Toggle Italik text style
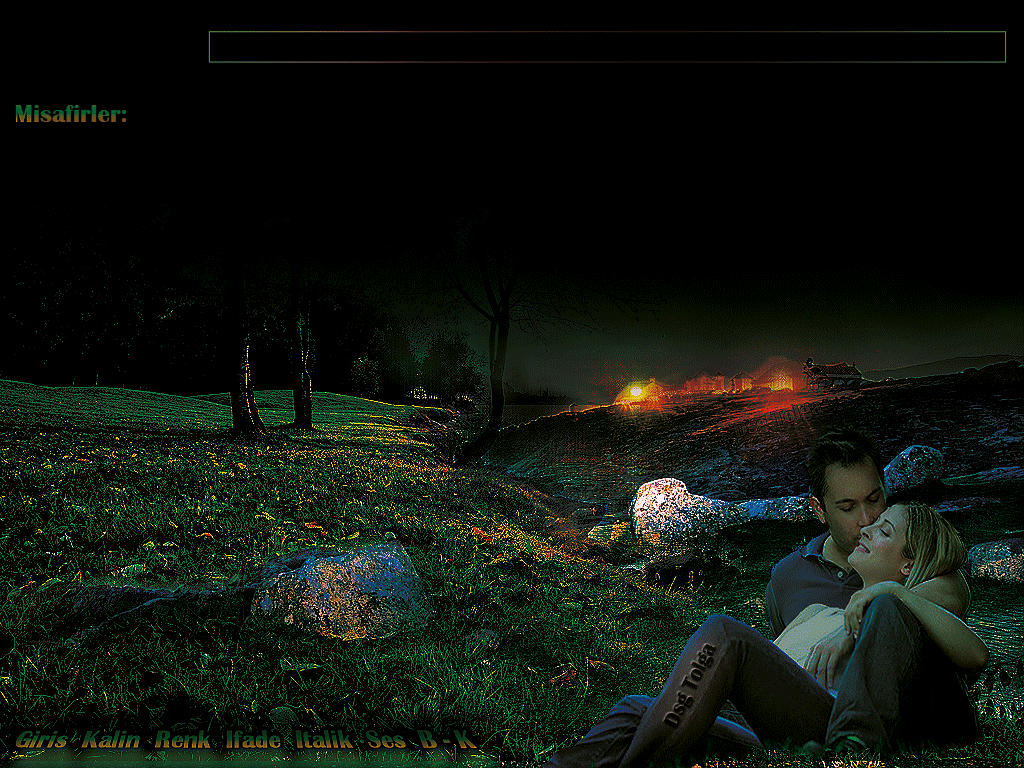This screenshot has width=1024, height=768. [323, 741]
